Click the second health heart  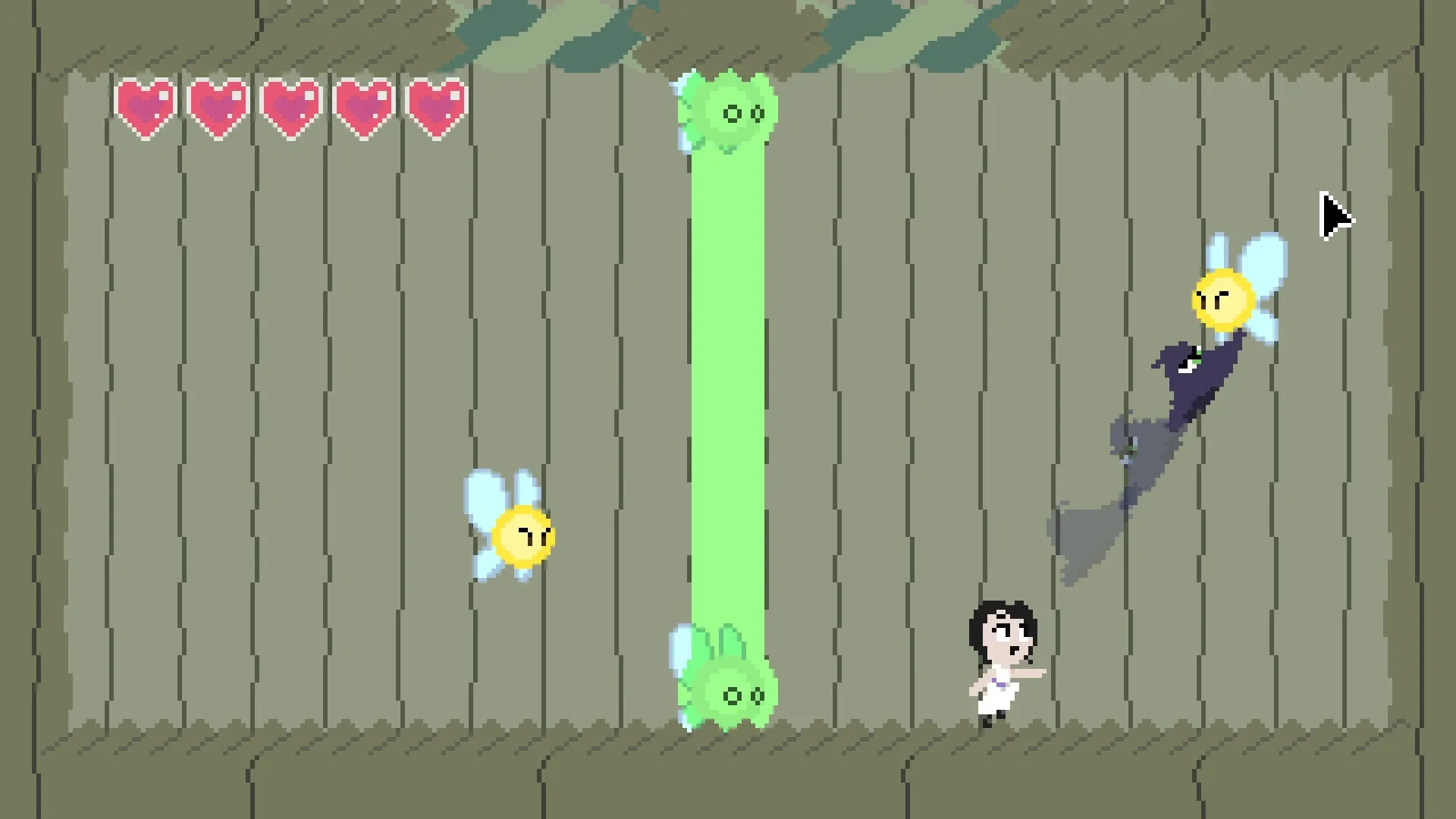pos(219,106)
